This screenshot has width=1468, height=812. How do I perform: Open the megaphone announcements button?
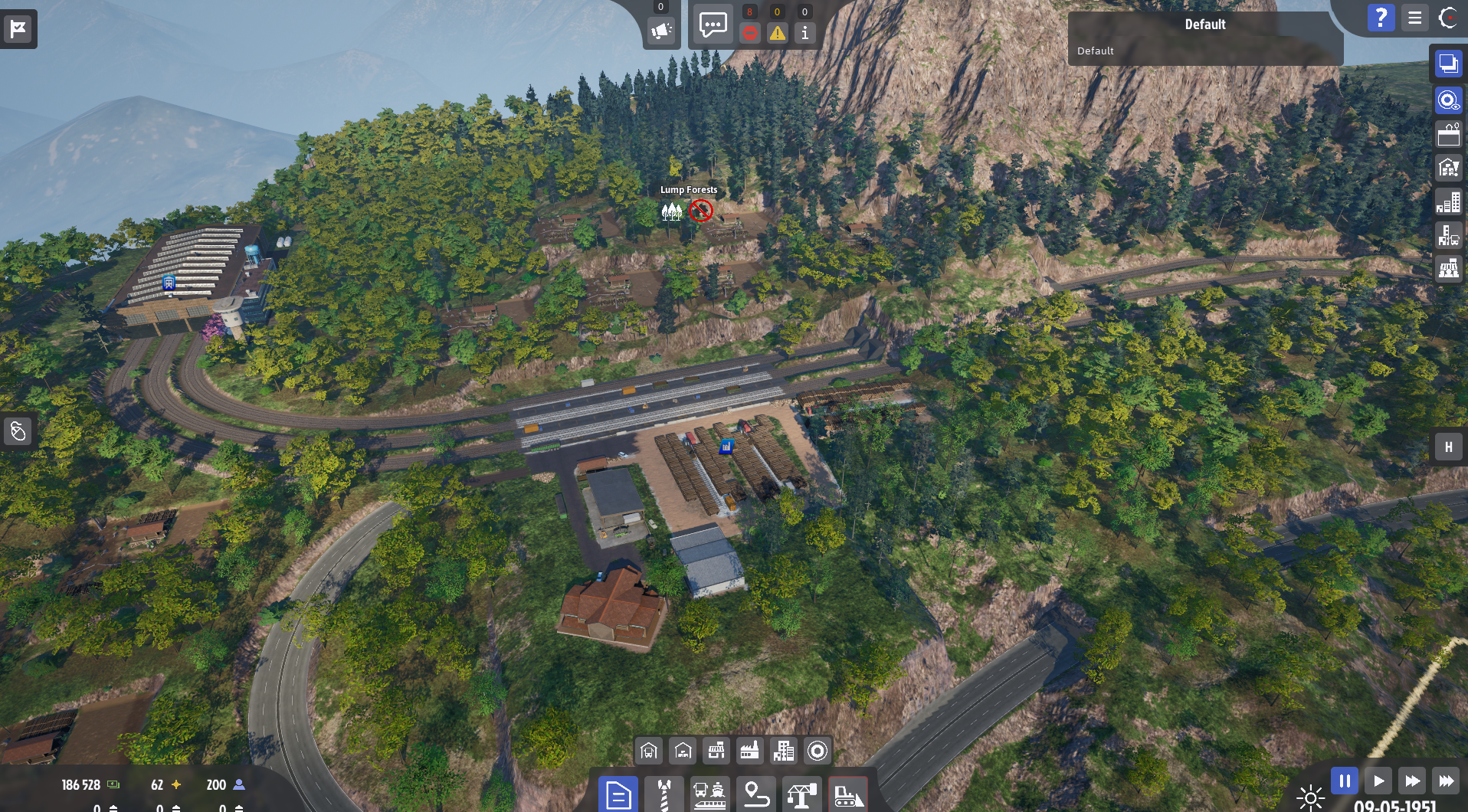(x=660, y=31)
